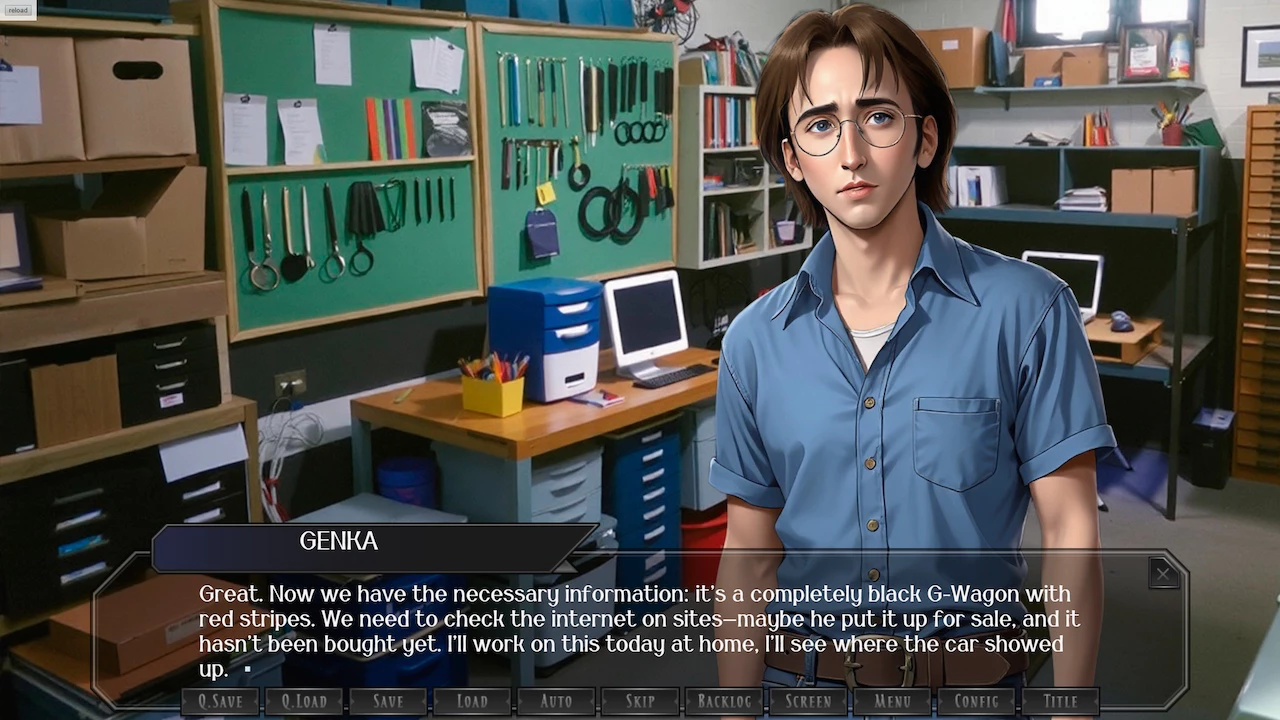This screenshot has height=720, width=1280.
Task: Close the dialogue box with X
Action: pyautogui.click(x=1163, y=573)
